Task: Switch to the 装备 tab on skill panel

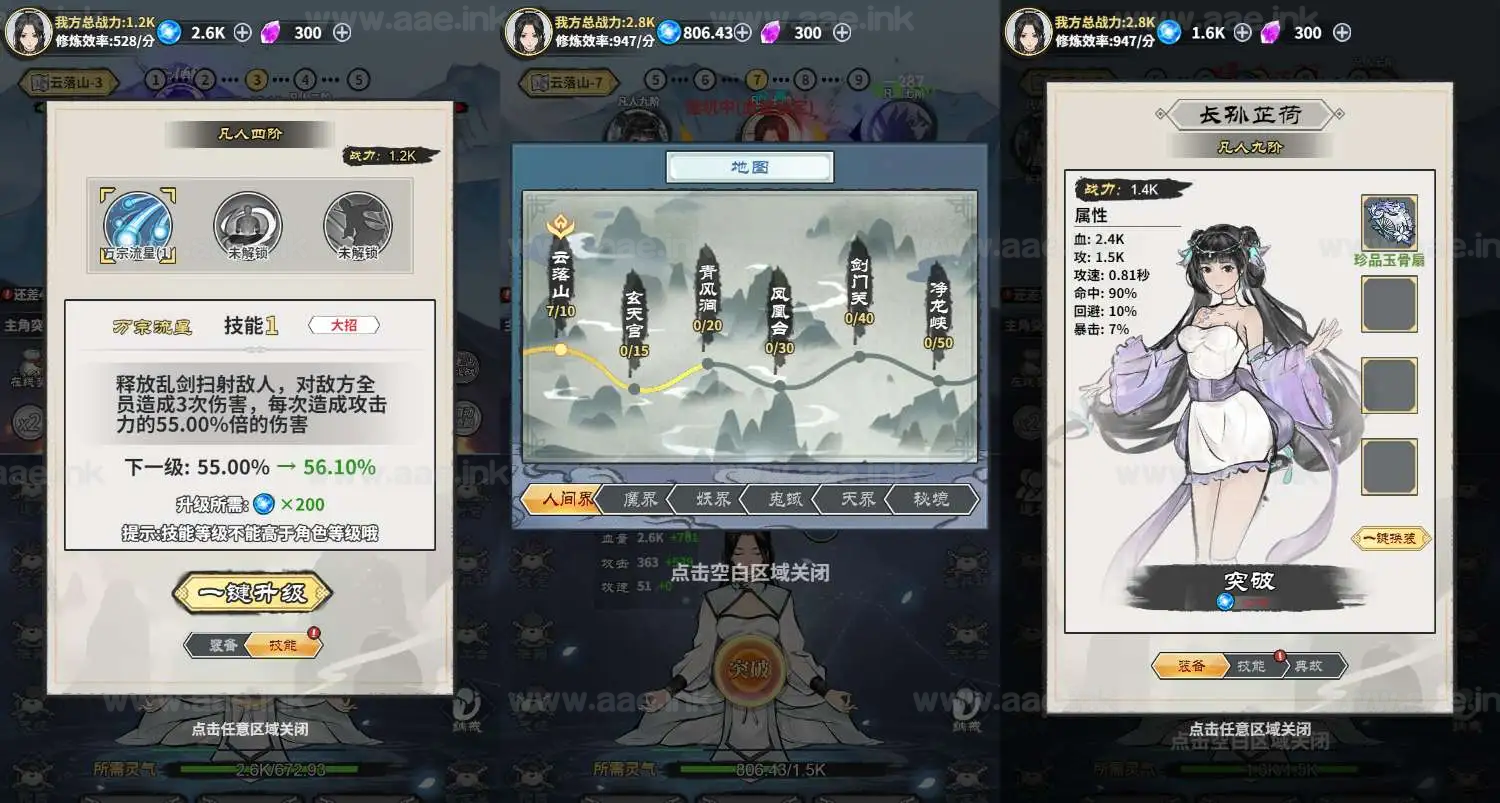Action: click(x=221, y=644)
